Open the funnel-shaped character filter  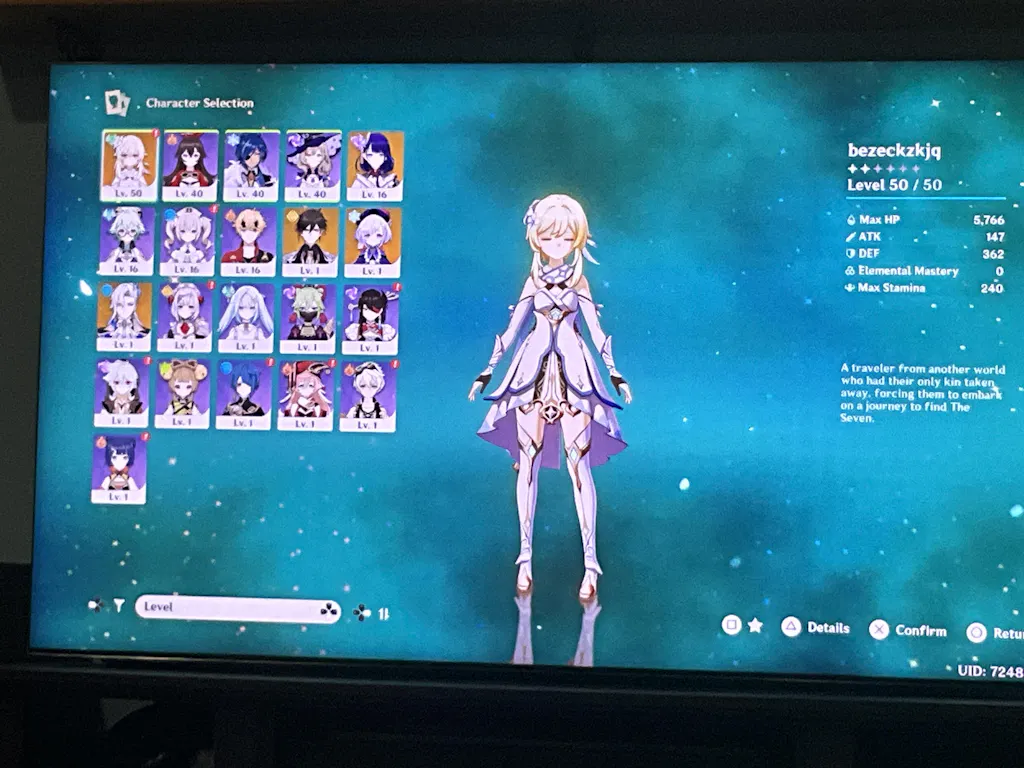[118, 605]
